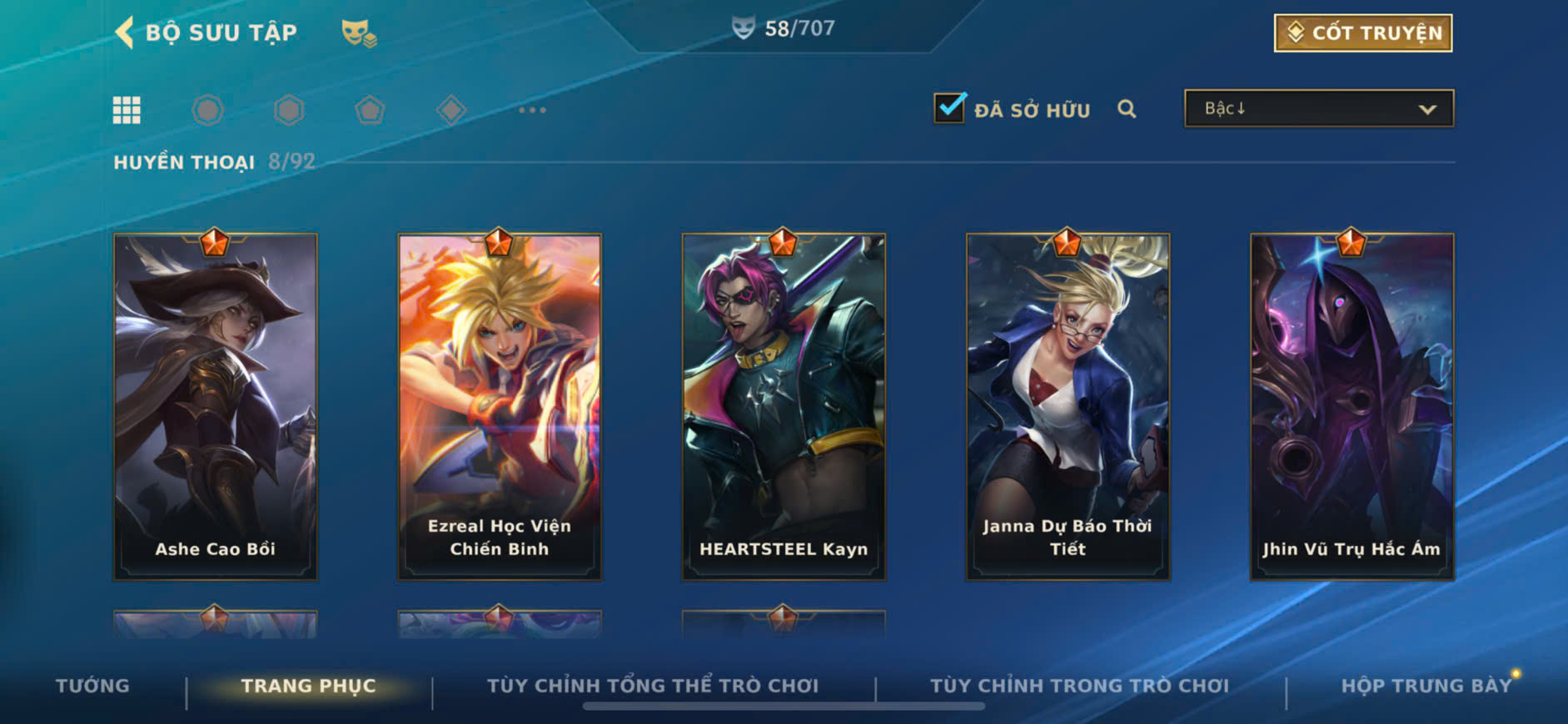The width and height of the screenshot is (1568, 724).
Task: Toggle the Đã Sở Hữu checkbox
Action: click(x=949, y=108)
